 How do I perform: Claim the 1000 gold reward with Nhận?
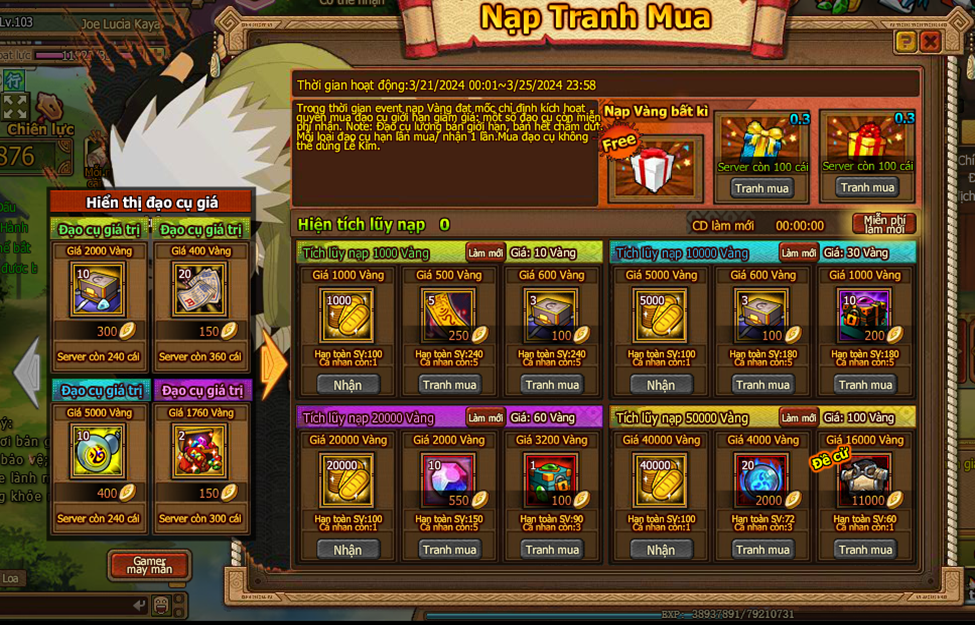click(x=347, y=385)
